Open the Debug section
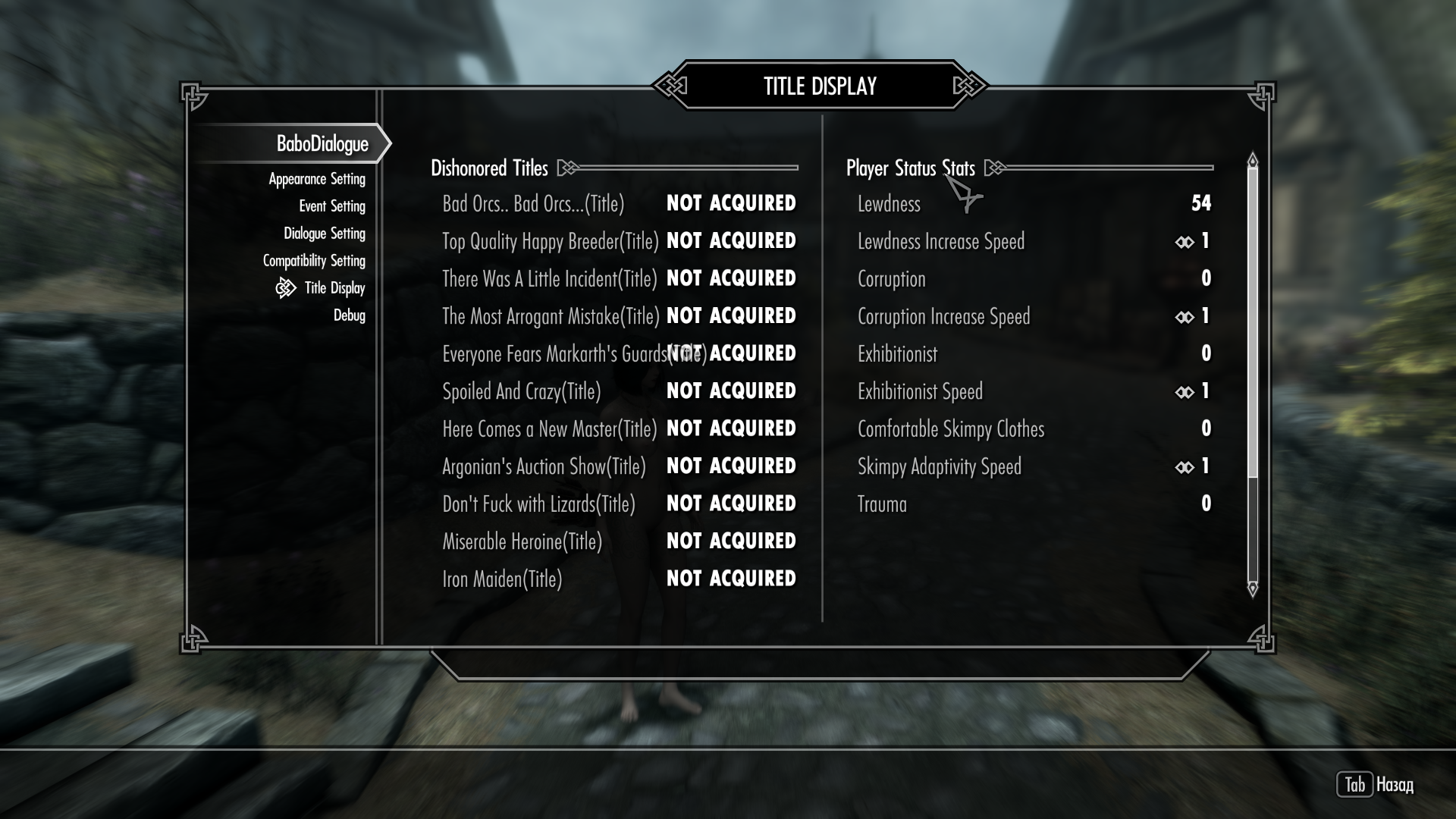 coord(350,315)
